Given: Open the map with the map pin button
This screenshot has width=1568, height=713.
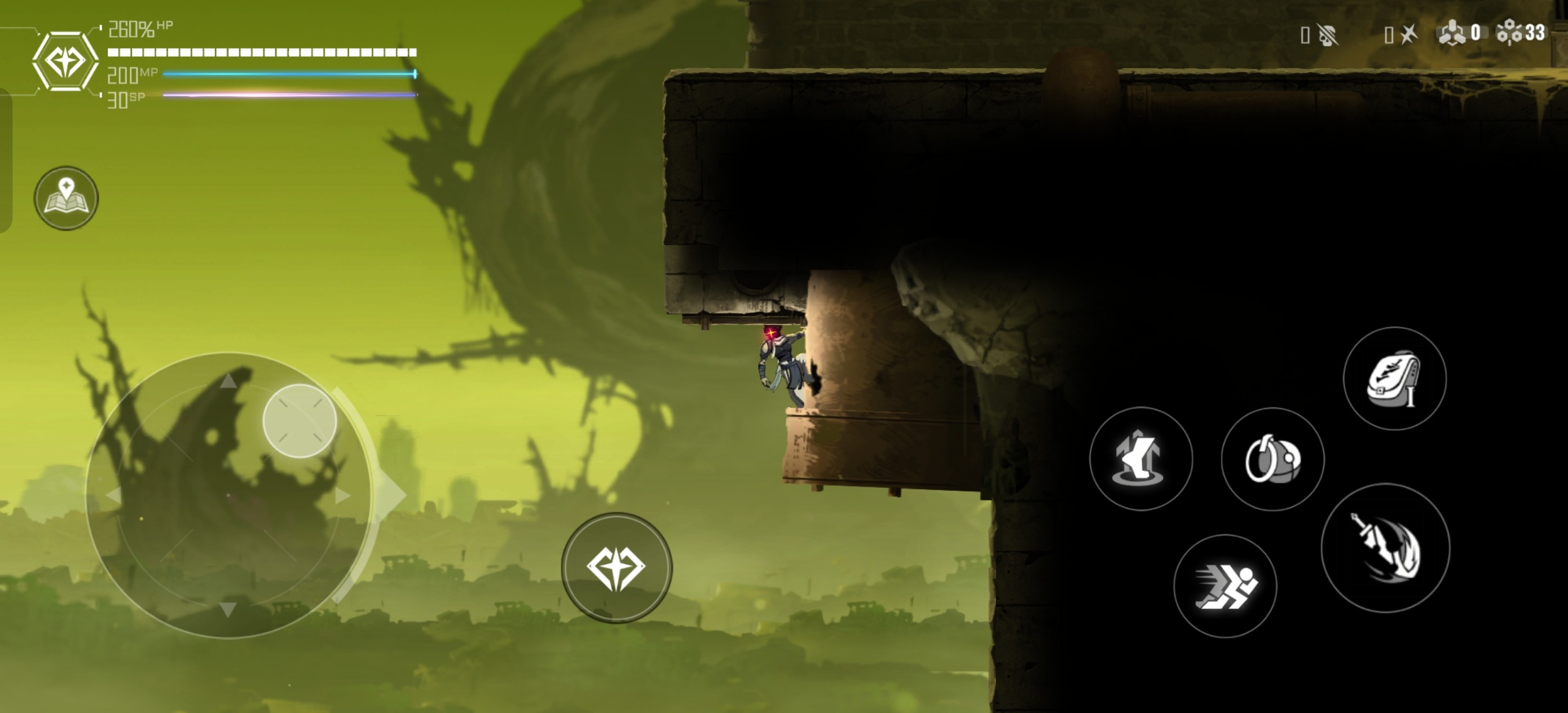Looking at the screenshot, I should click(66, 198).
